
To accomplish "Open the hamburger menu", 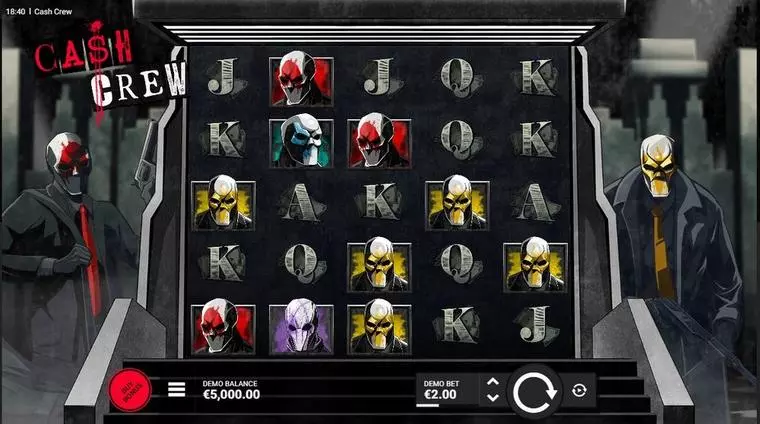I will [176, 389].
